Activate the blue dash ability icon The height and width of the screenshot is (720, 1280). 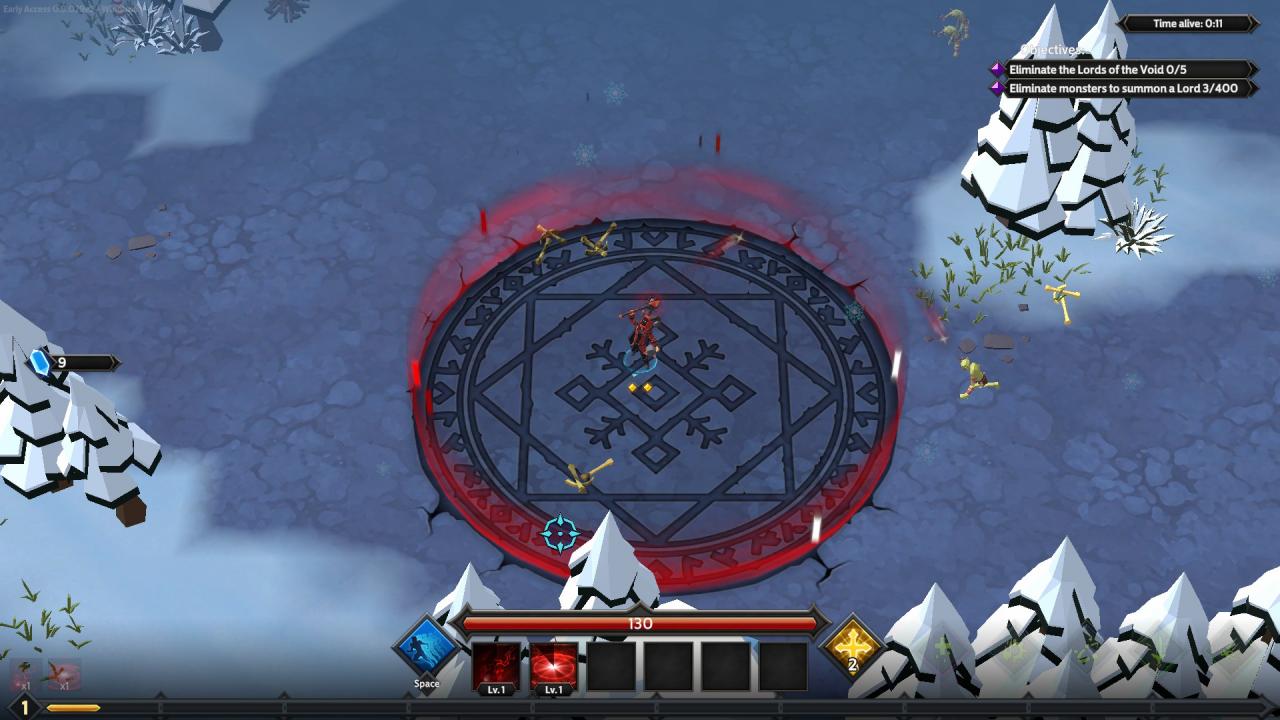click(x=426, y=647)
